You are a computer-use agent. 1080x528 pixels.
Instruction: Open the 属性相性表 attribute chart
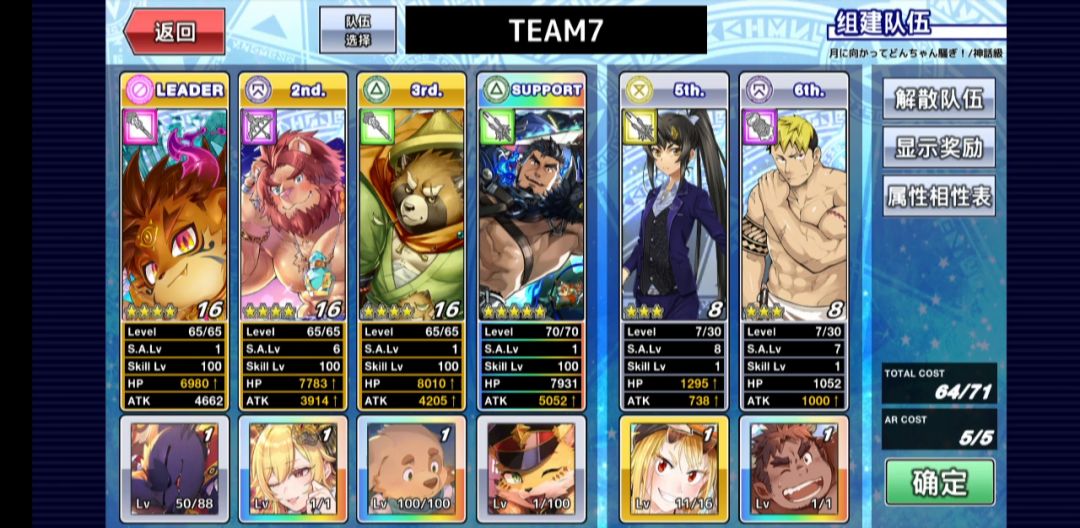point(938,196)
